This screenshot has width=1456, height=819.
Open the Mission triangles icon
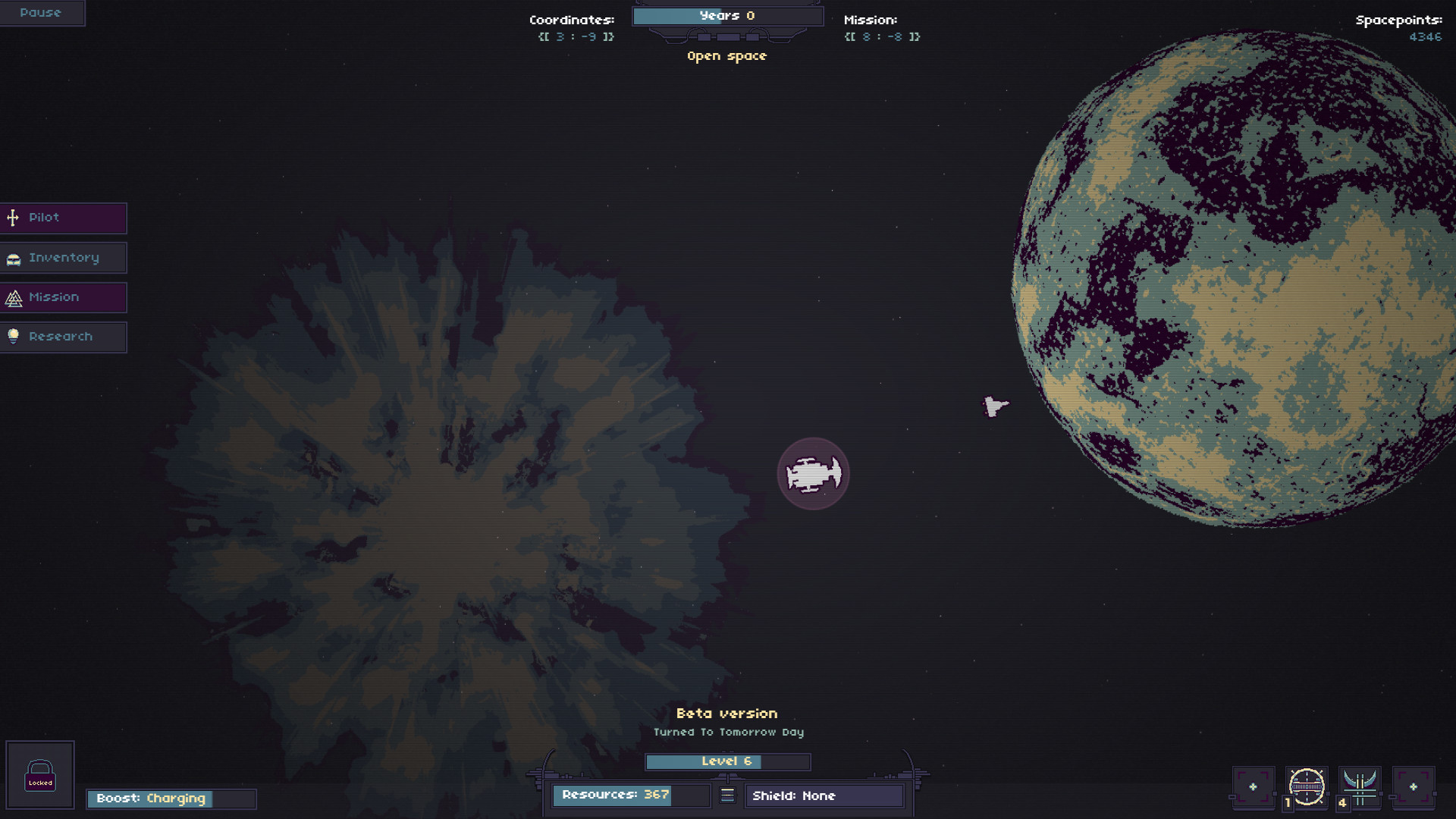point(12,297)
